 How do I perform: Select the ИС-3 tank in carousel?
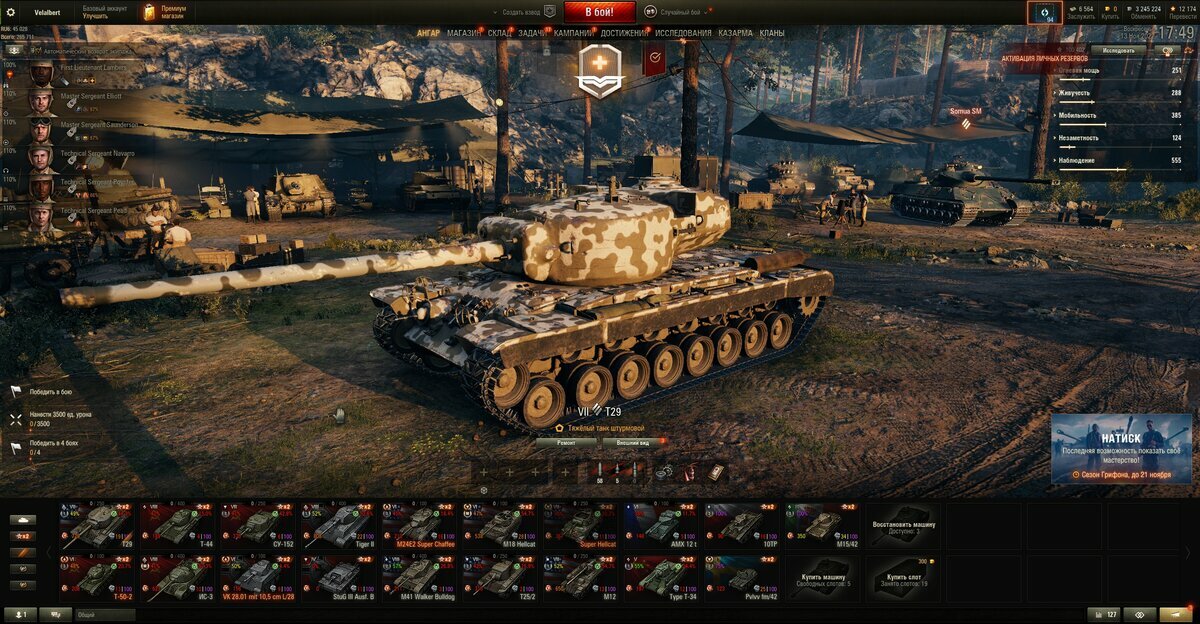(x=177, y=577)
